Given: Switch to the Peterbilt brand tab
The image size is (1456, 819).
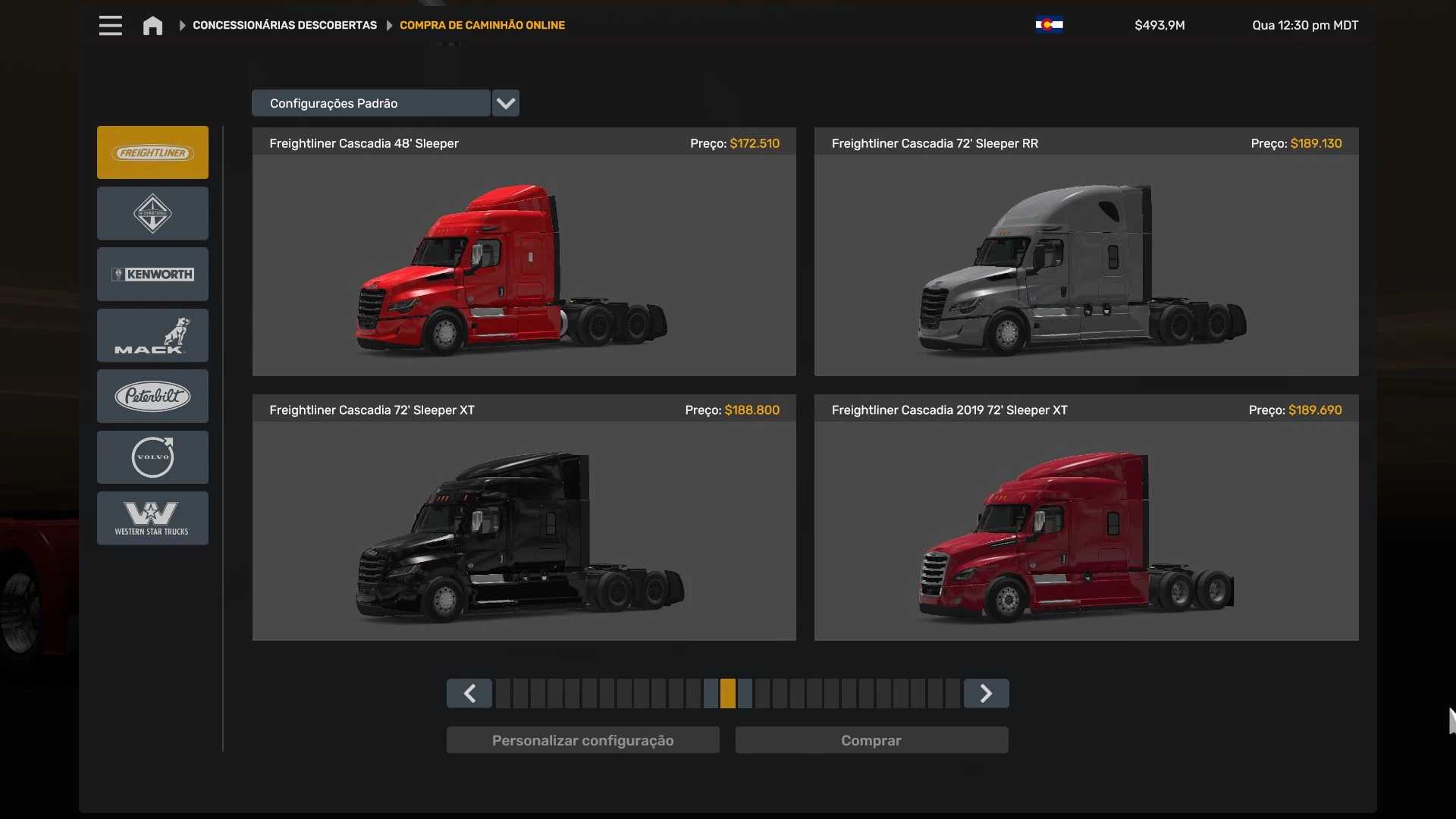Looking at the screenshot, I should 152,396.
